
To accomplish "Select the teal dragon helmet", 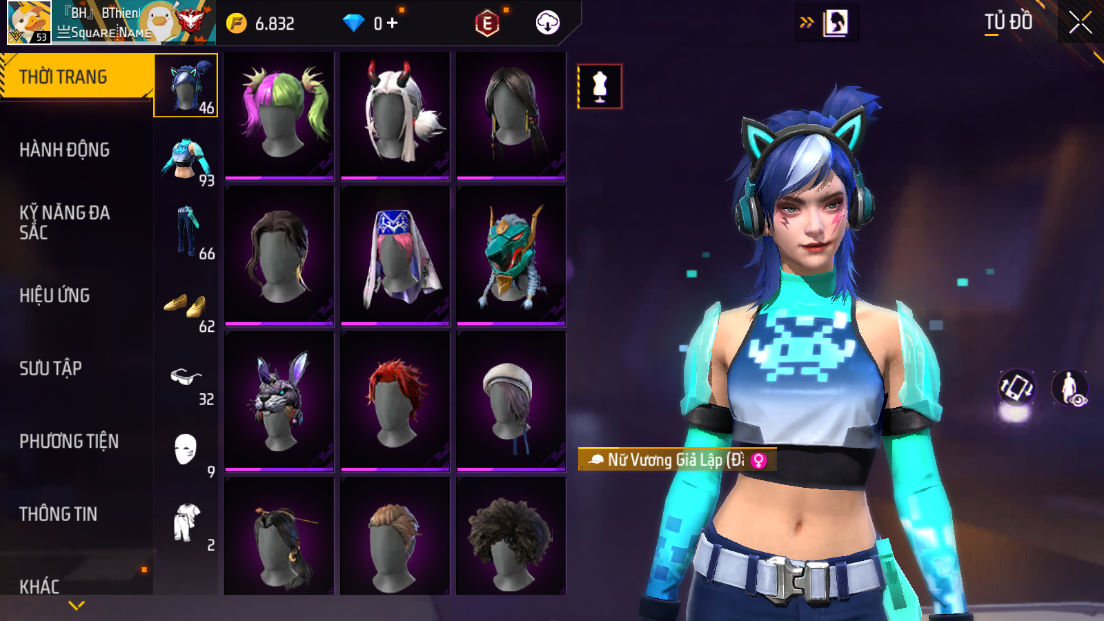I will [x=511, y=255].
